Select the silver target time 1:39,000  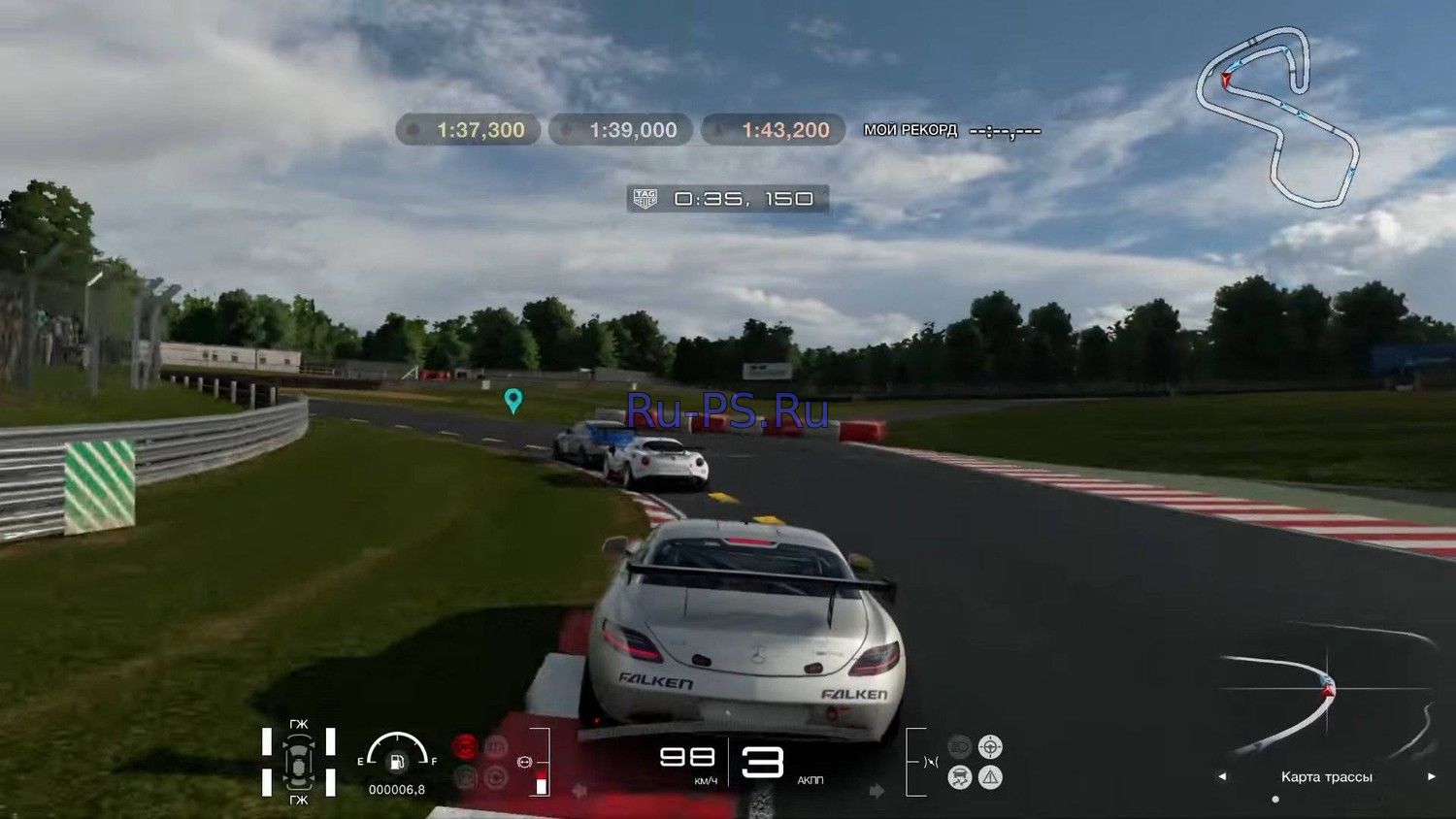620,130
